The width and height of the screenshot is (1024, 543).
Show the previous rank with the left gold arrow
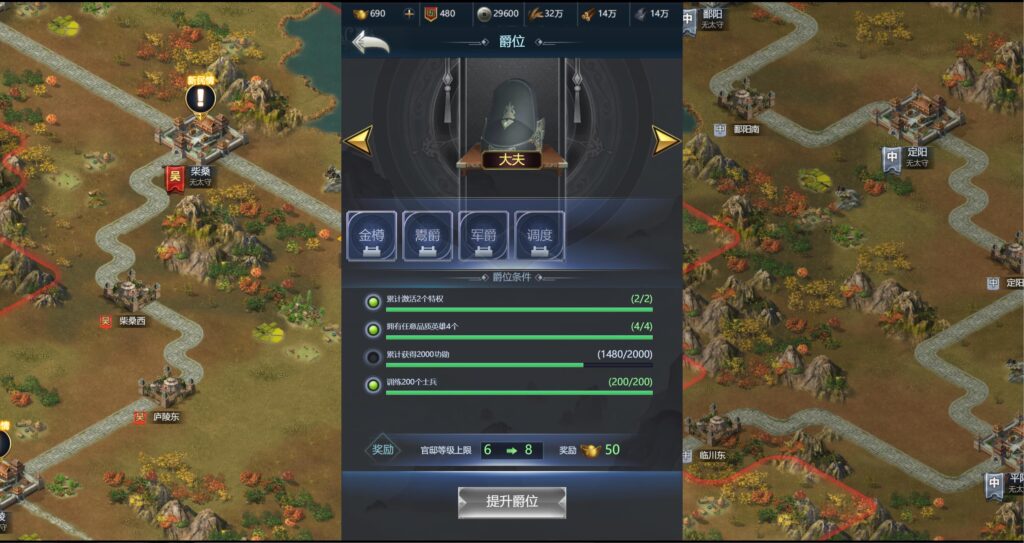357,140
